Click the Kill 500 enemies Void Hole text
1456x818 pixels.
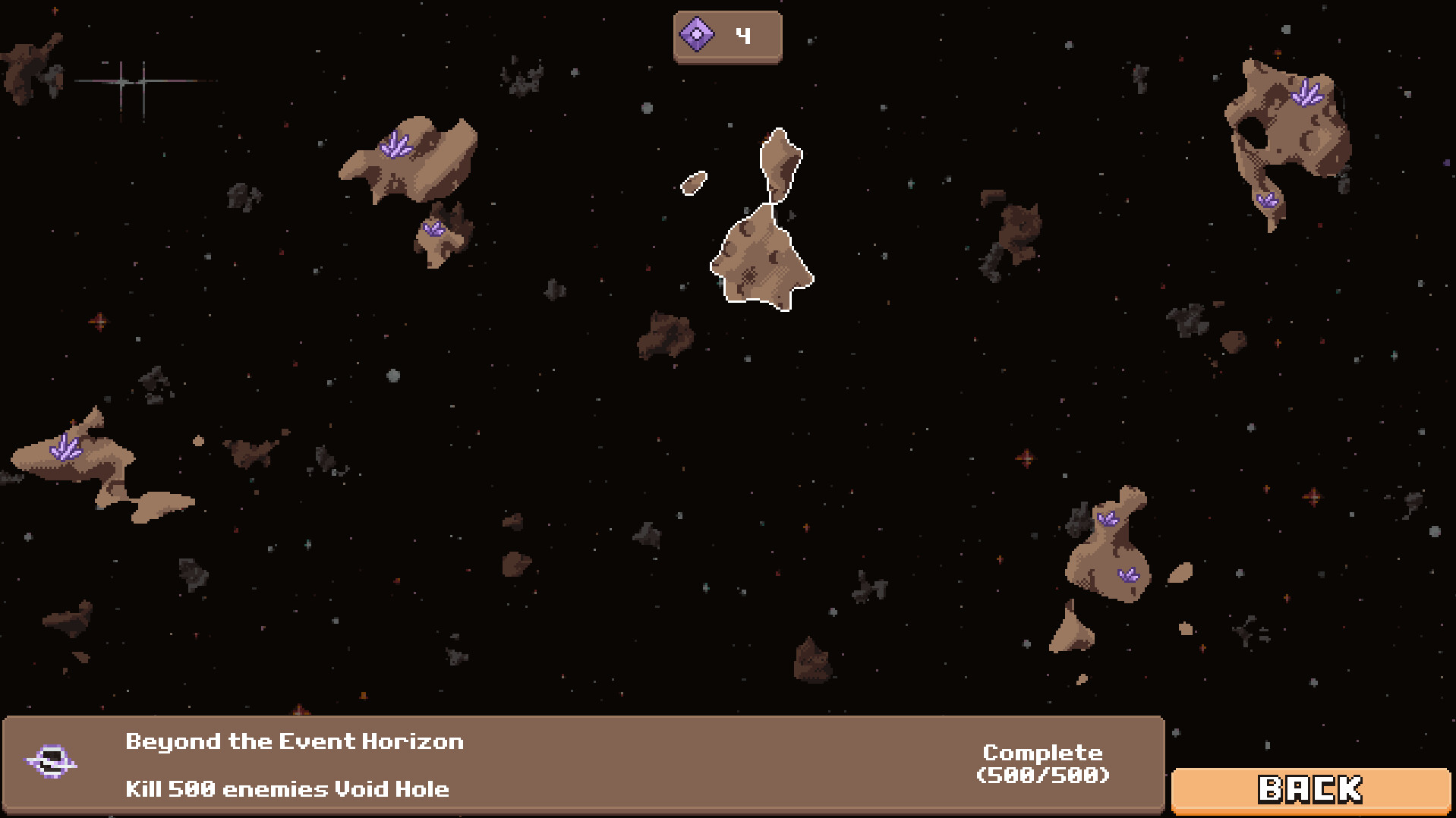point(287,788)
